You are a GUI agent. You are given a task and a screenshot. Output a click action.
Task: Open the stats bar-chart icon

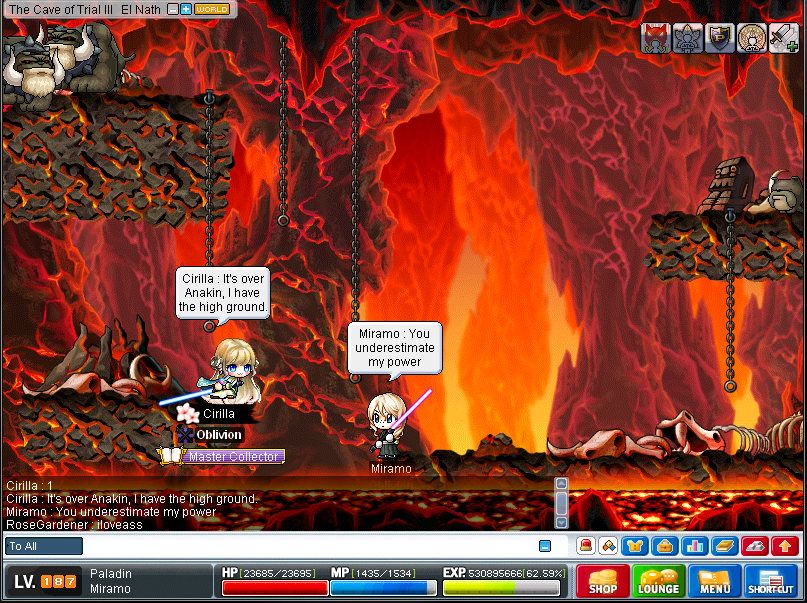coord(694,546)
